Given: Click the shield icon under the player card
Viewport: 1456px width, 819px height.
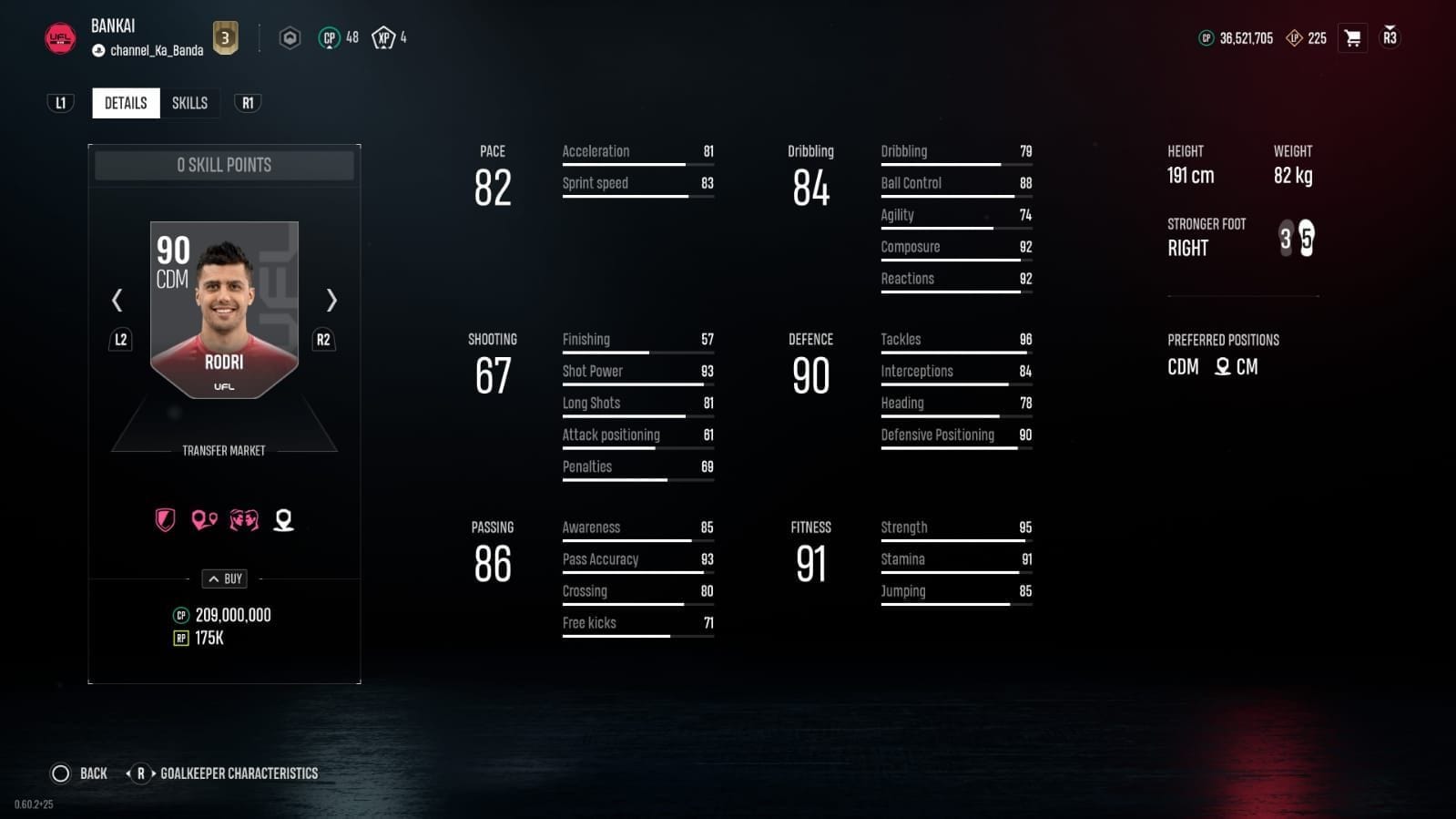Looking at the screenshot, I should [x=164, y=519].
